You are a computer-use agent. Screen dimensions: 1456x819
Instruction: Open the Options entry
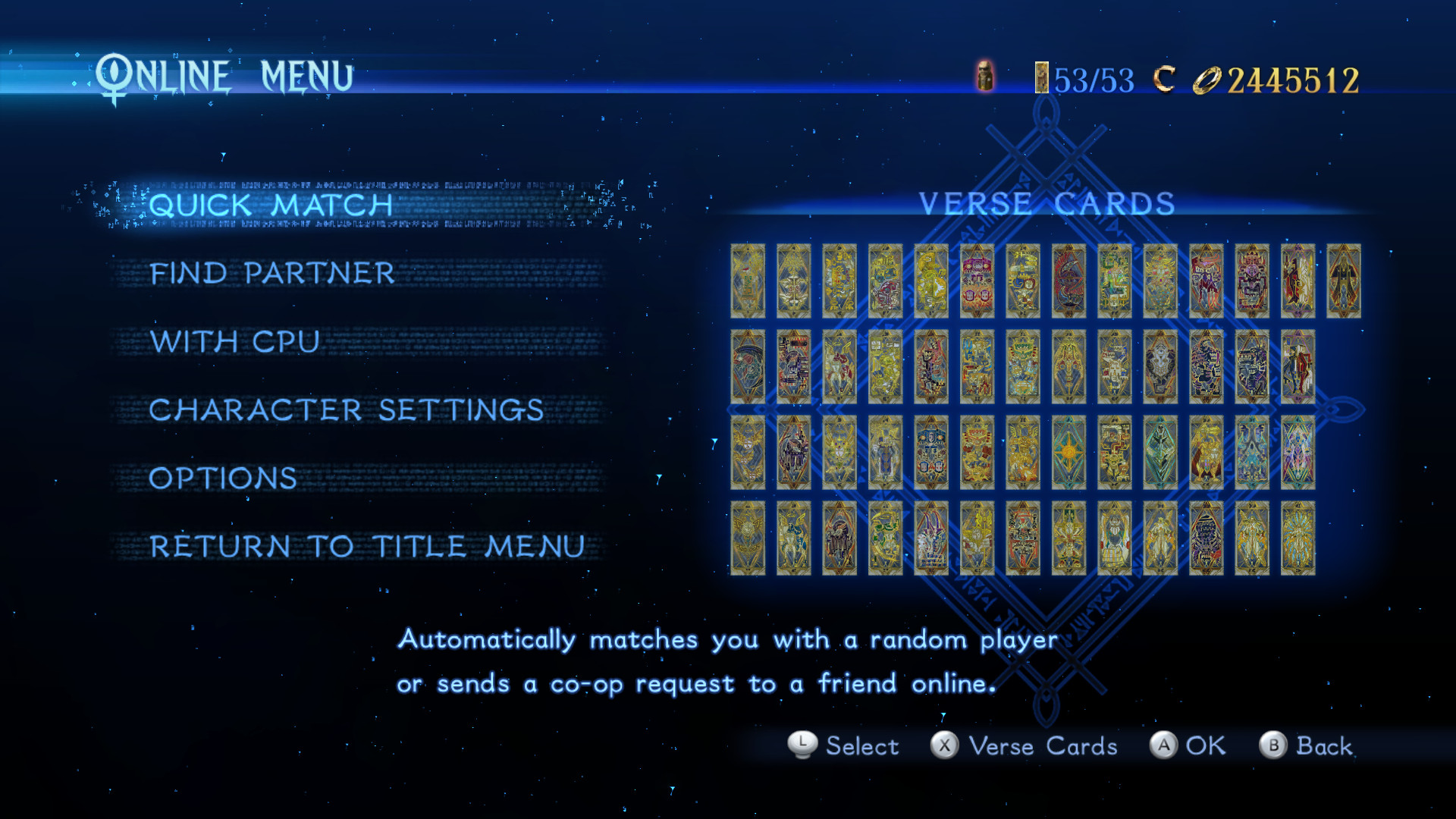pyautogui.click(x=223, y=479)
